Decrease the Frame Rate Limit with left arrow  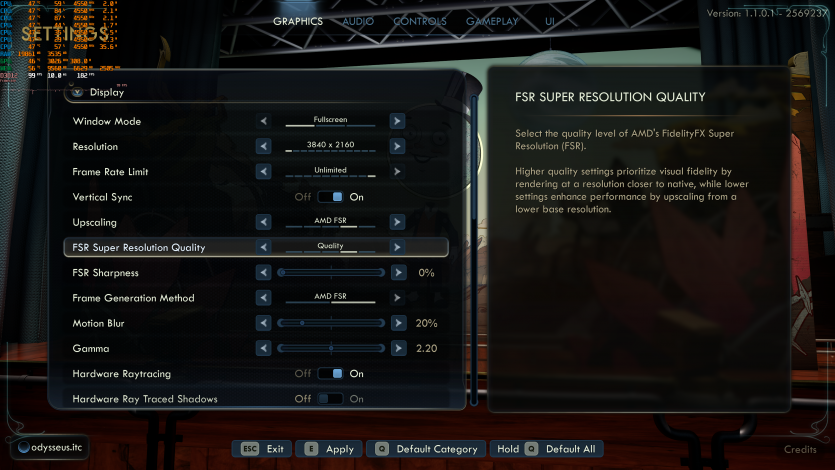(x=264, y=172)
